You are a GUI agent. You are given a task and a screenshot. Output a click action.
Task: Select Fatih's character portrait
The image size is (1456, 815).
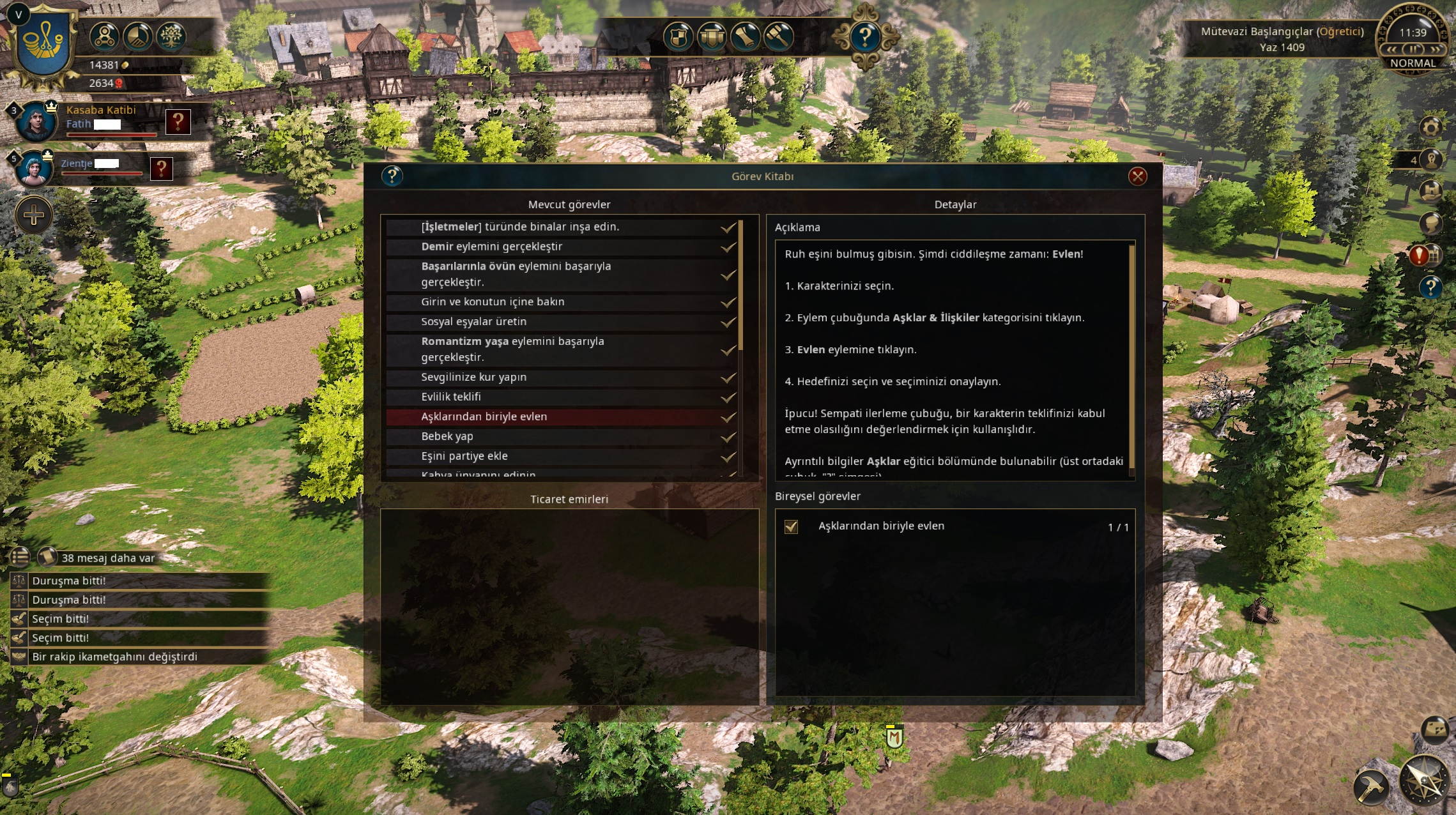(x=36, y=121)
